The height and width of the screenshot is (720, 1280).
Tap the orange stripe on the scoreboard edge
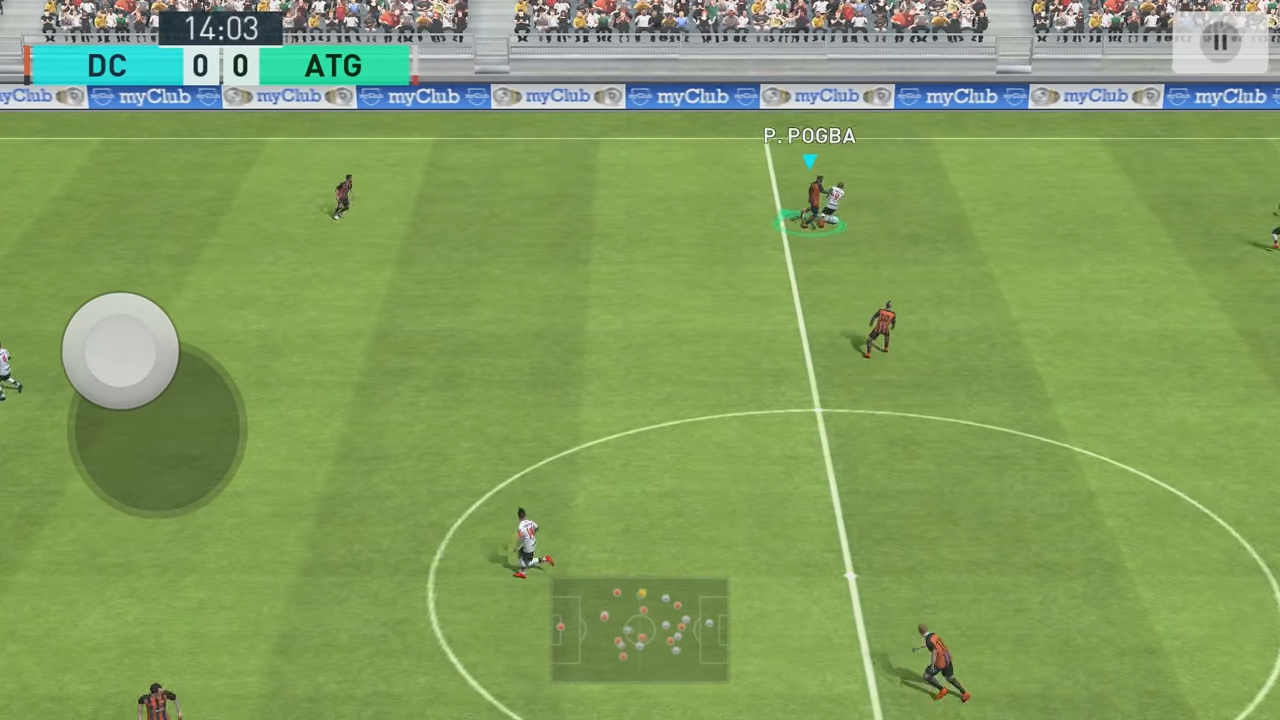27,63
